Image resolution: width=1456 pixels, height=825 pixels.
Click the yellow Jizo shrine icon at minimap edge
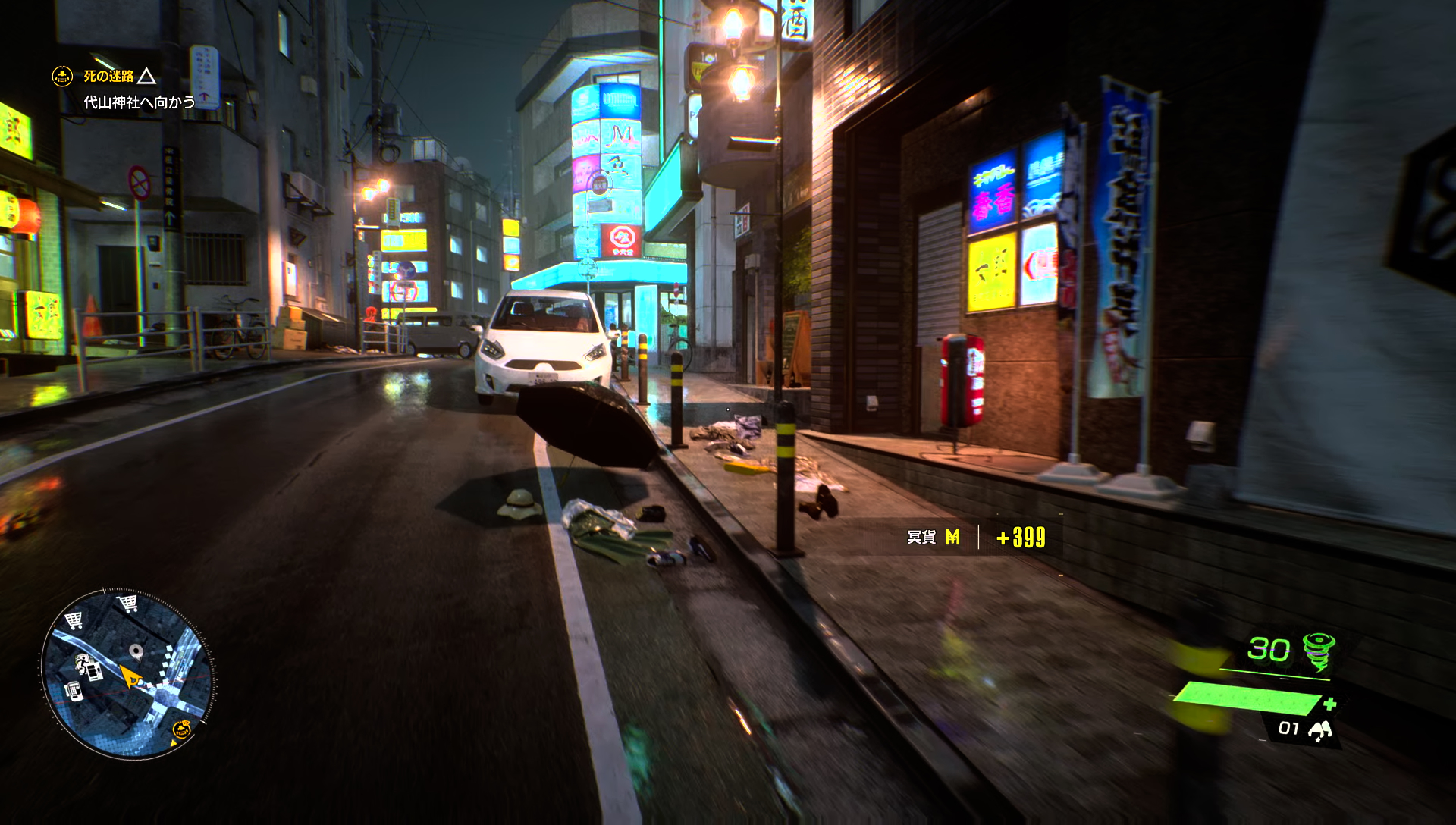coord(182,730)
